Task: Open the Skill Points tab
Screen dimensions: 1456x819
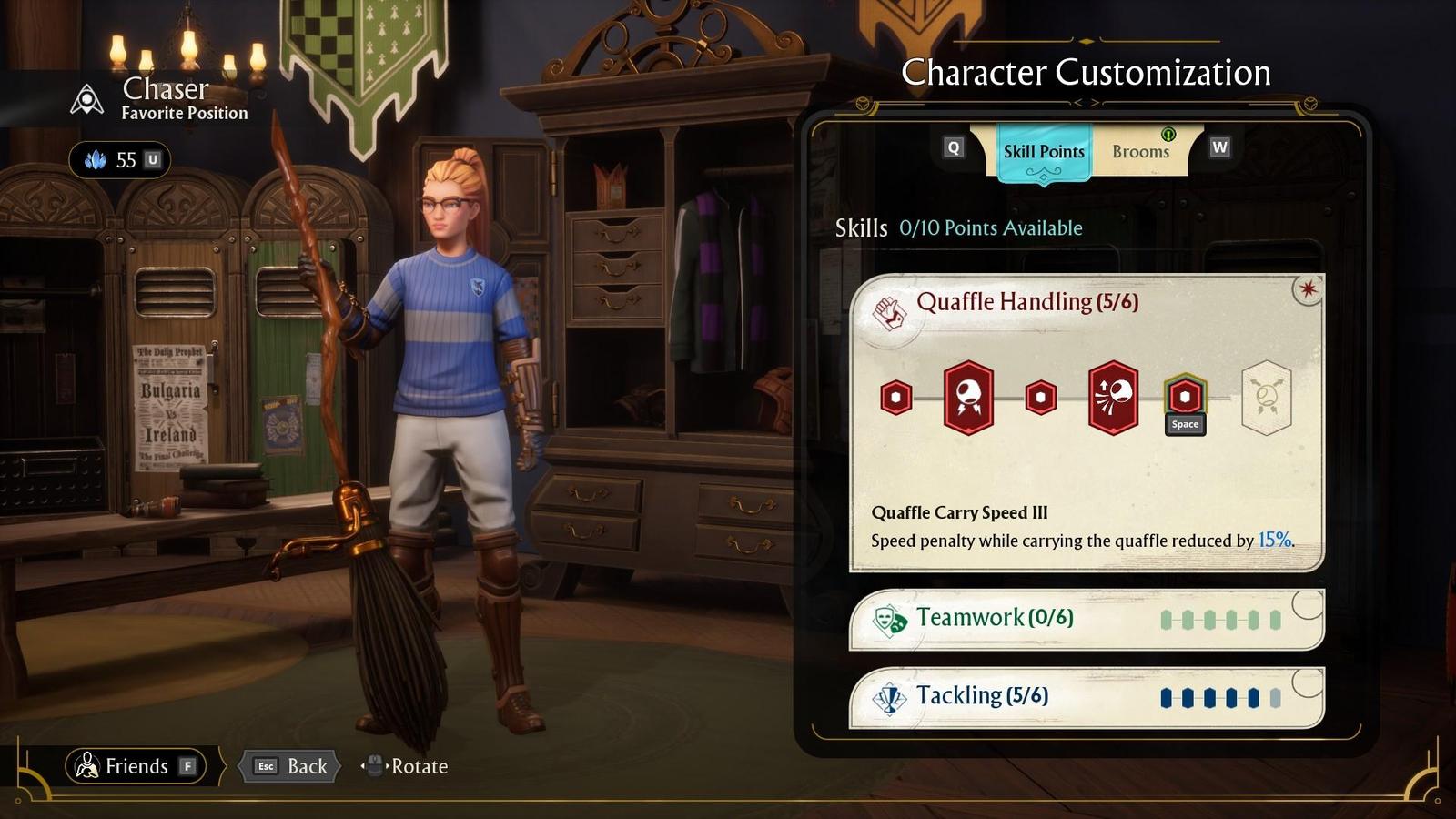Action: [1043, 151]
